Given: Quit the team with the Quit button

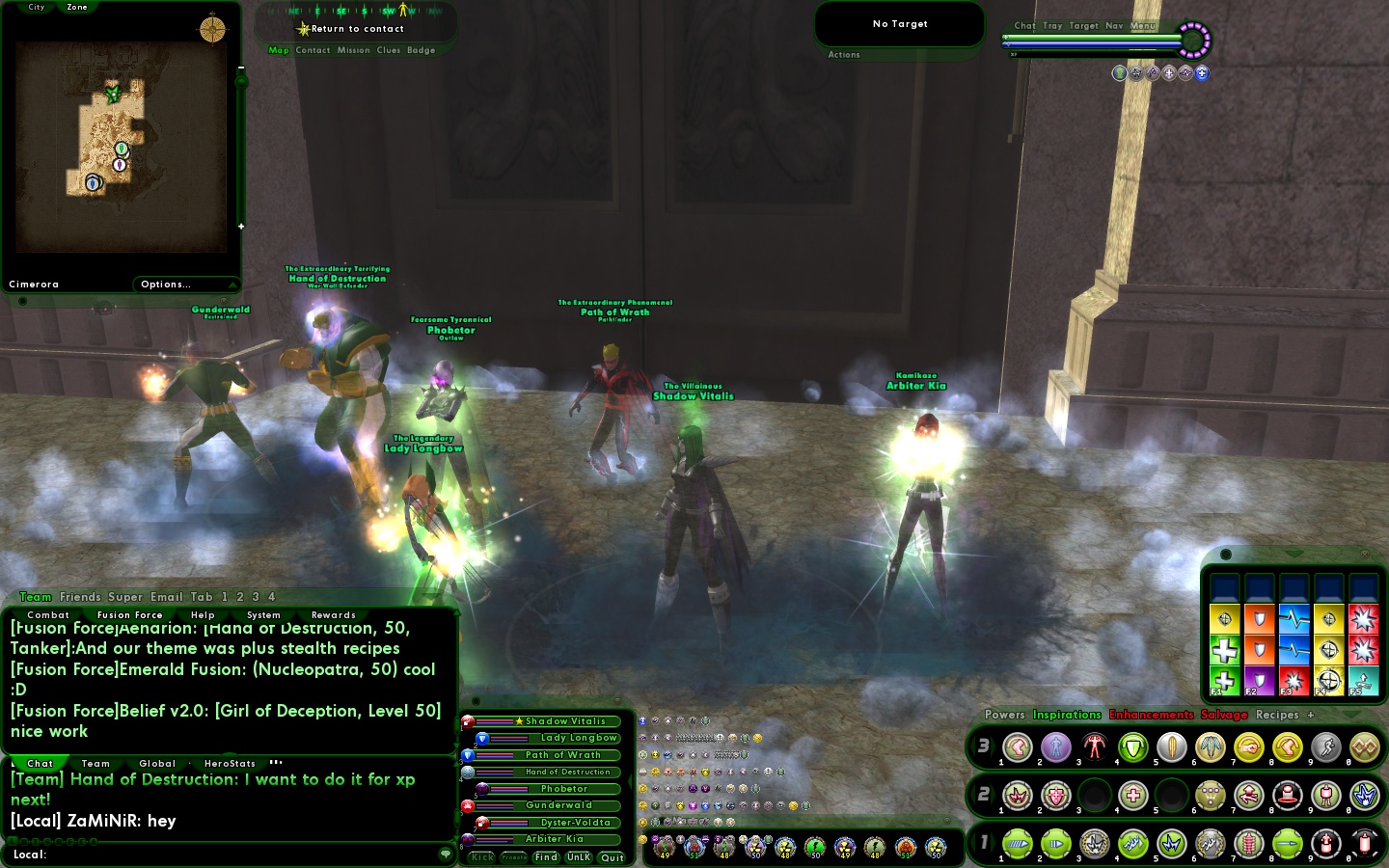Looking at the screenshot, I should point(612,857).
